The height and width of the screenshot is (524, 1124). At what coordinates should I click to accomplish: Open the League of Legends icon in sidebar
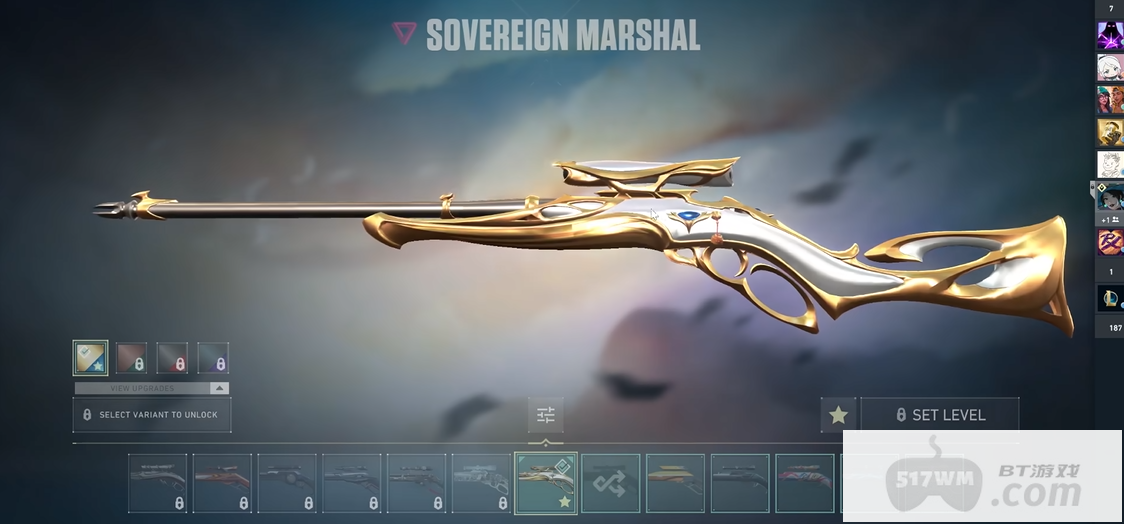[1110, 298]
